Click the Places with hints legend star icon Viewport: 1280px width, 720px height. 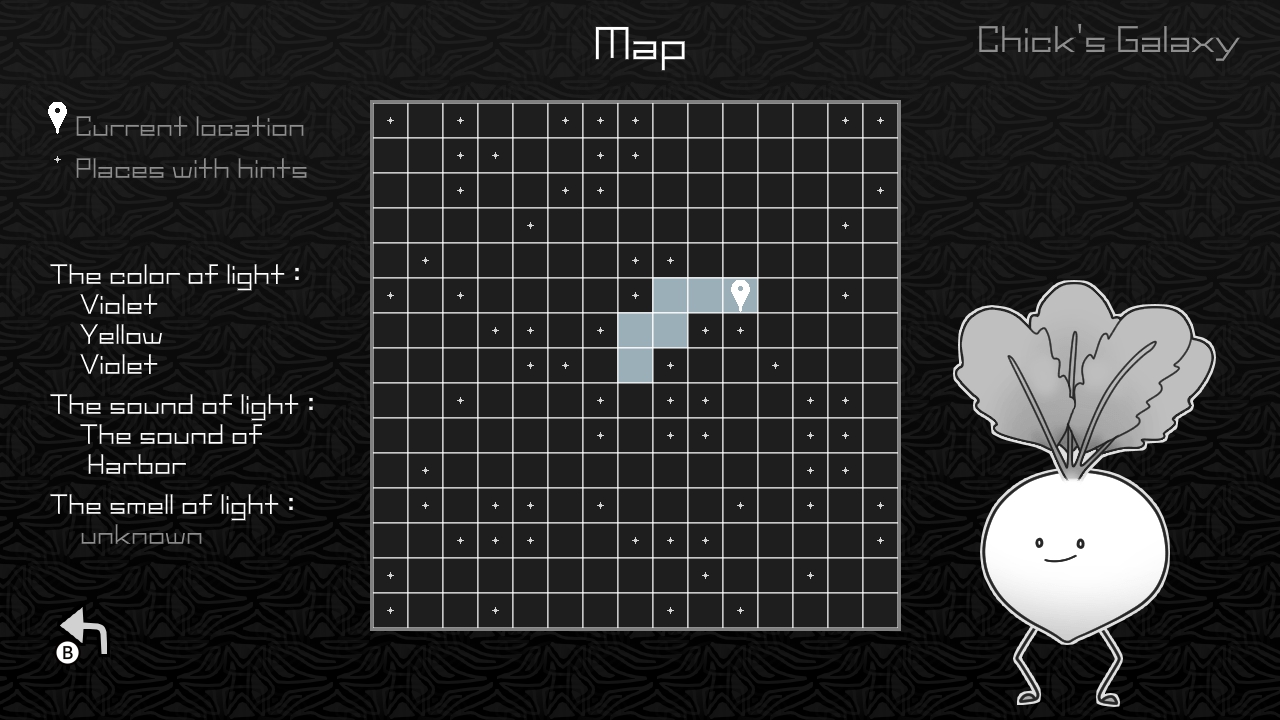point(57,158)
